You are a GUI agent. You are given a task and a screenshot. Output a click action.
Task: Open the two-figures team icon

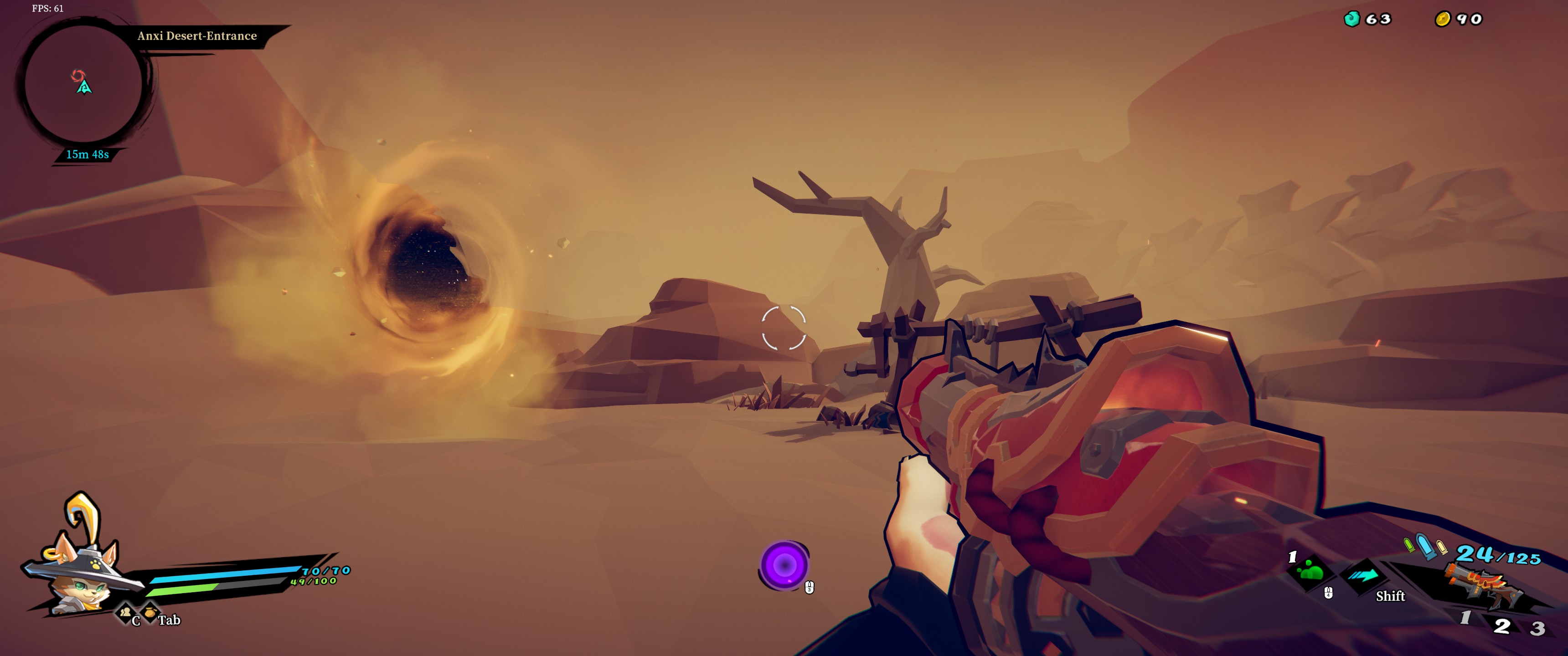(125, 611)
